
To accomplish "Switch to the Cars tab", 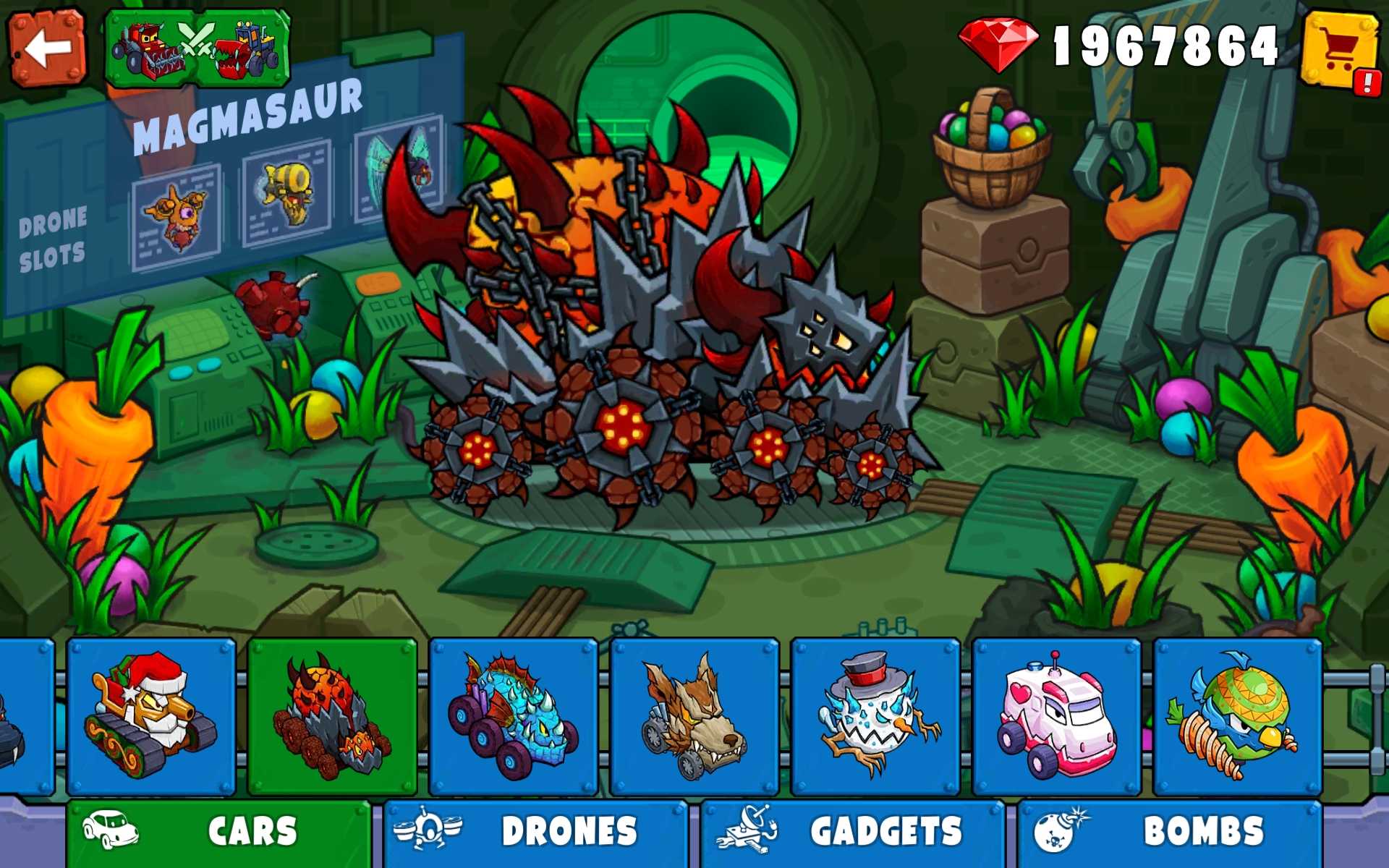I will point(218,832).
